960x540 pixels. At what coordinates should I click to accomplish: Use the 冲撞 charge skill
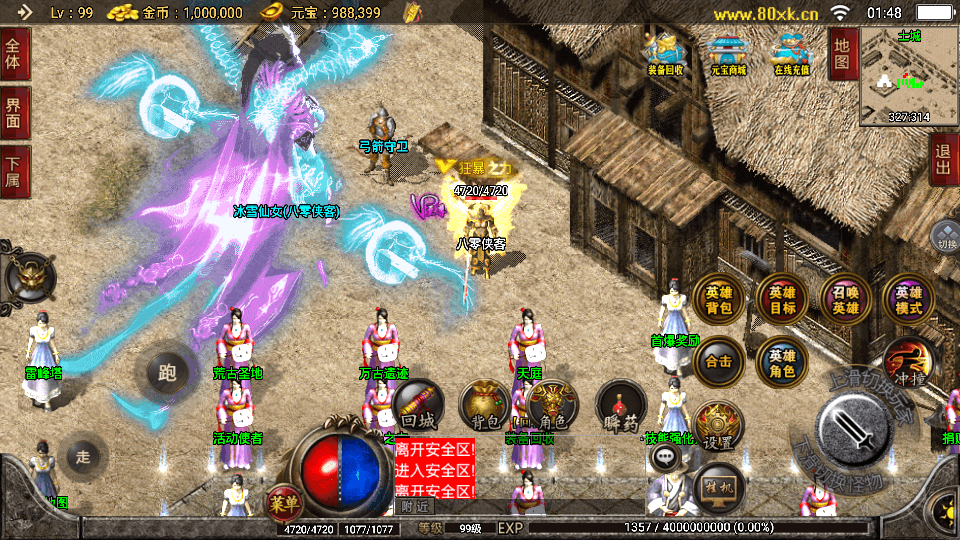[x=908, y=364]
